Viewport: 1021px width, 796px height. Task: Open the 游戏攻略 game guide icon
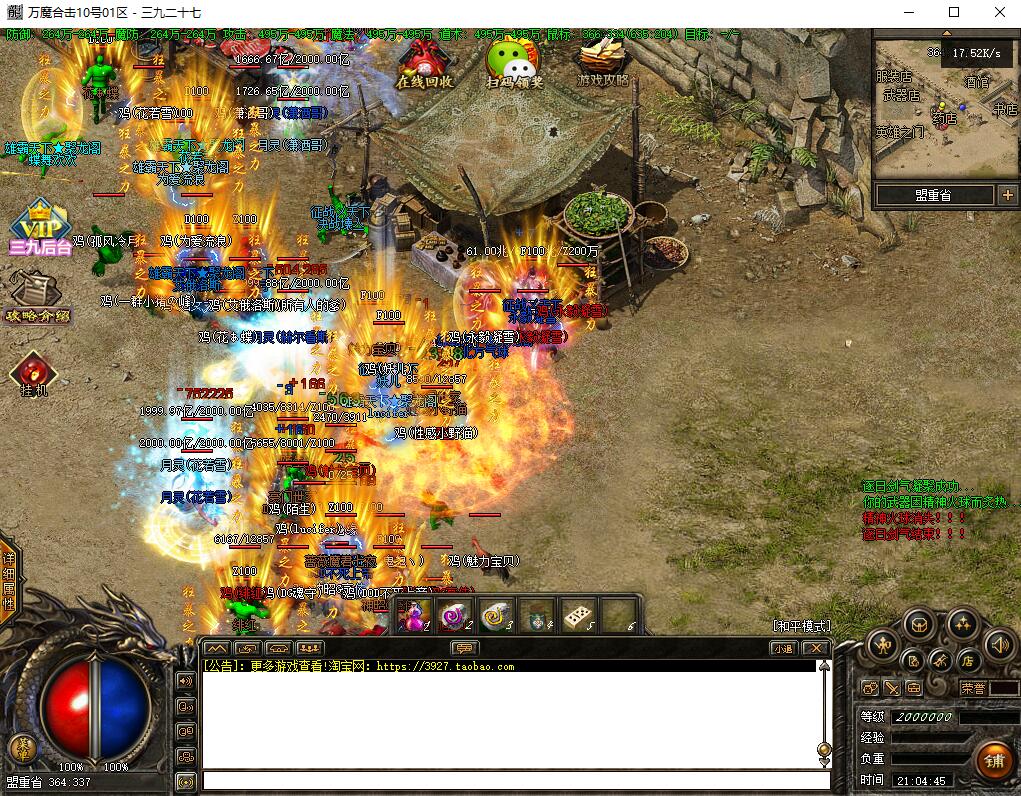(x=603, y=63)
